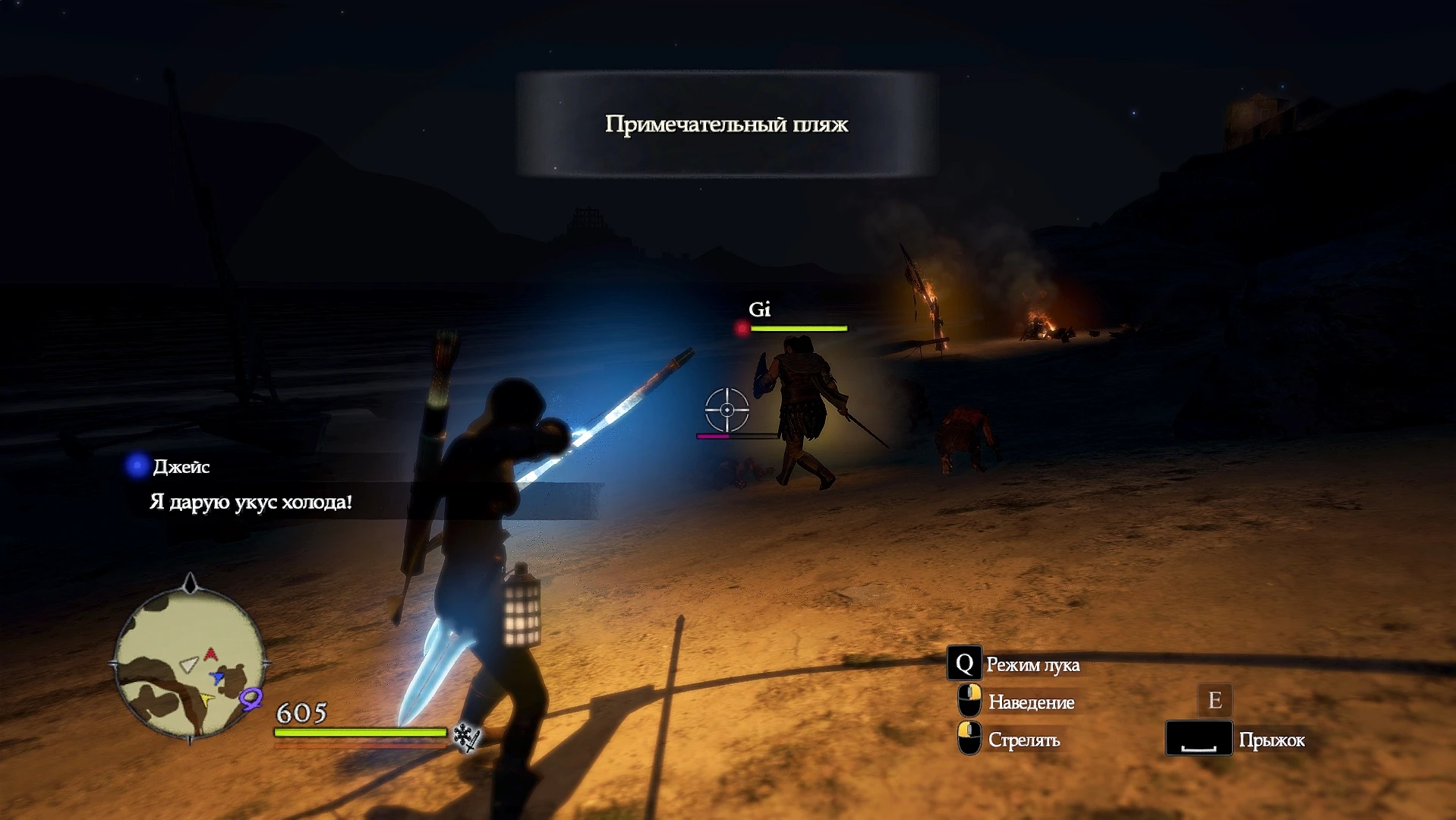The width and height of the screenshot is (1456, 820).
Task: Select the mouse wheel icon next to Наведение
Action: tap(970, 700)
